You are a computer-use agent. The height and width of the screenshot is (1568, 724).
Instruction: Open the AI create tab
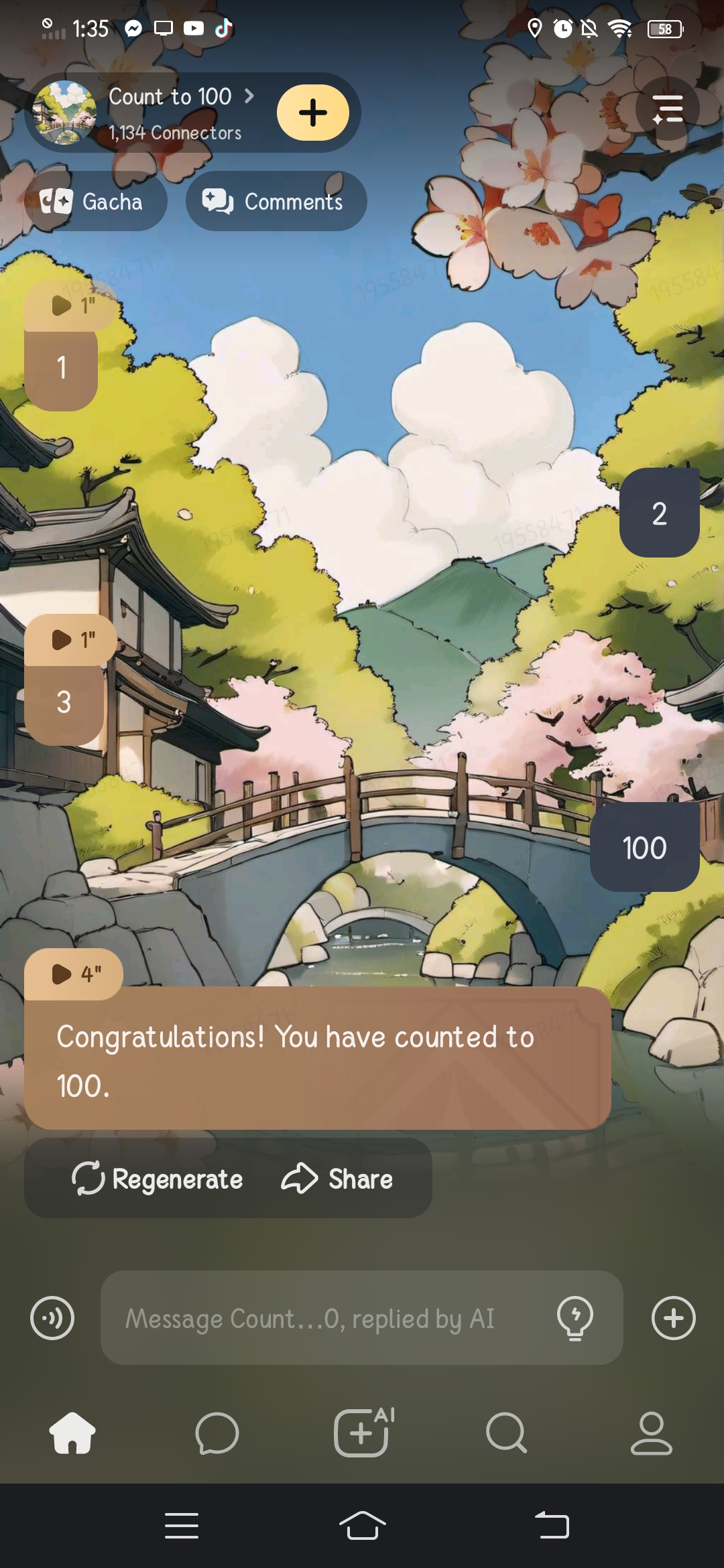click(362, 1433)
